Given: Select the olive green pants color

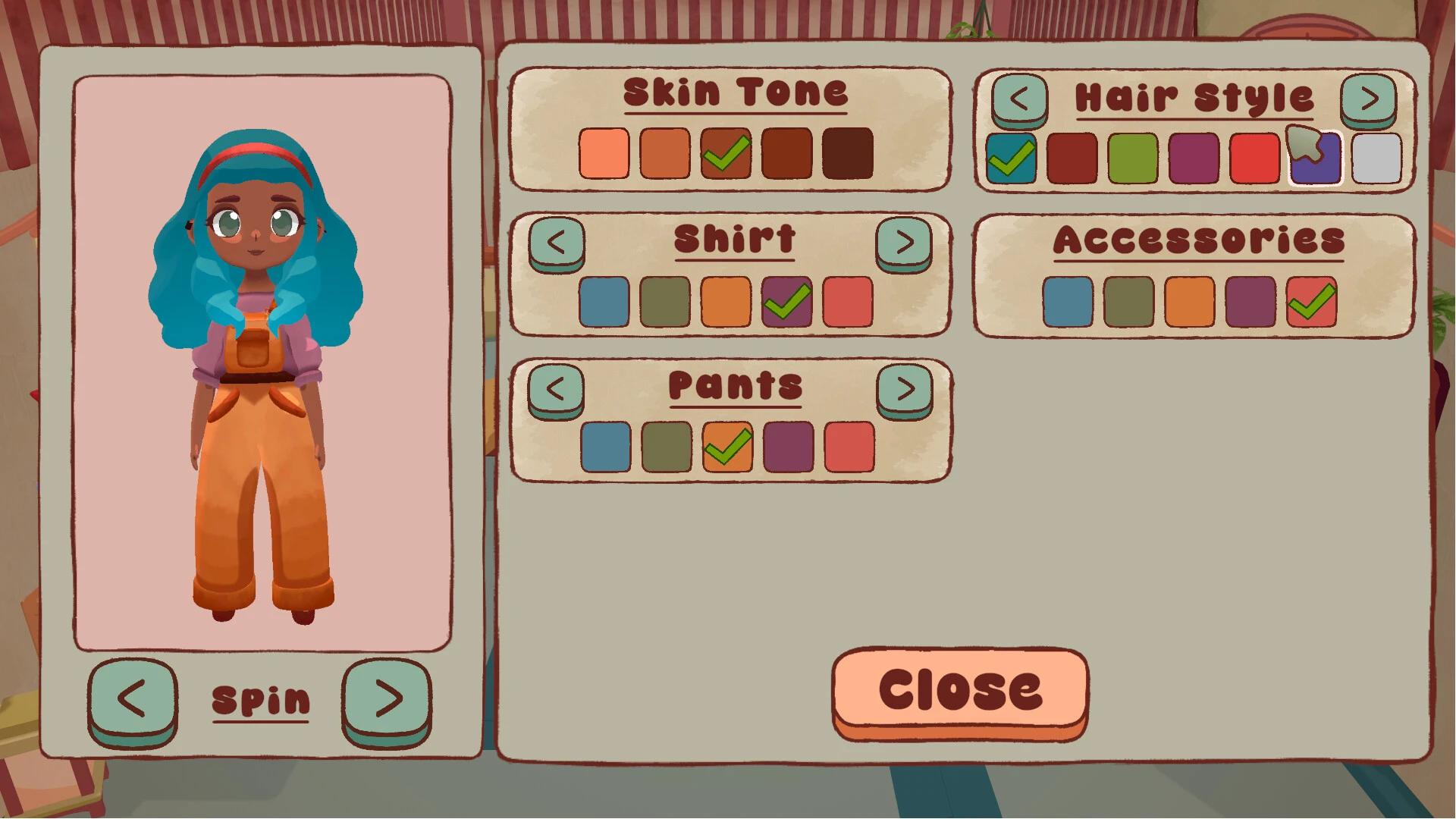Looking at the screenshot, I should pos(665,448).
